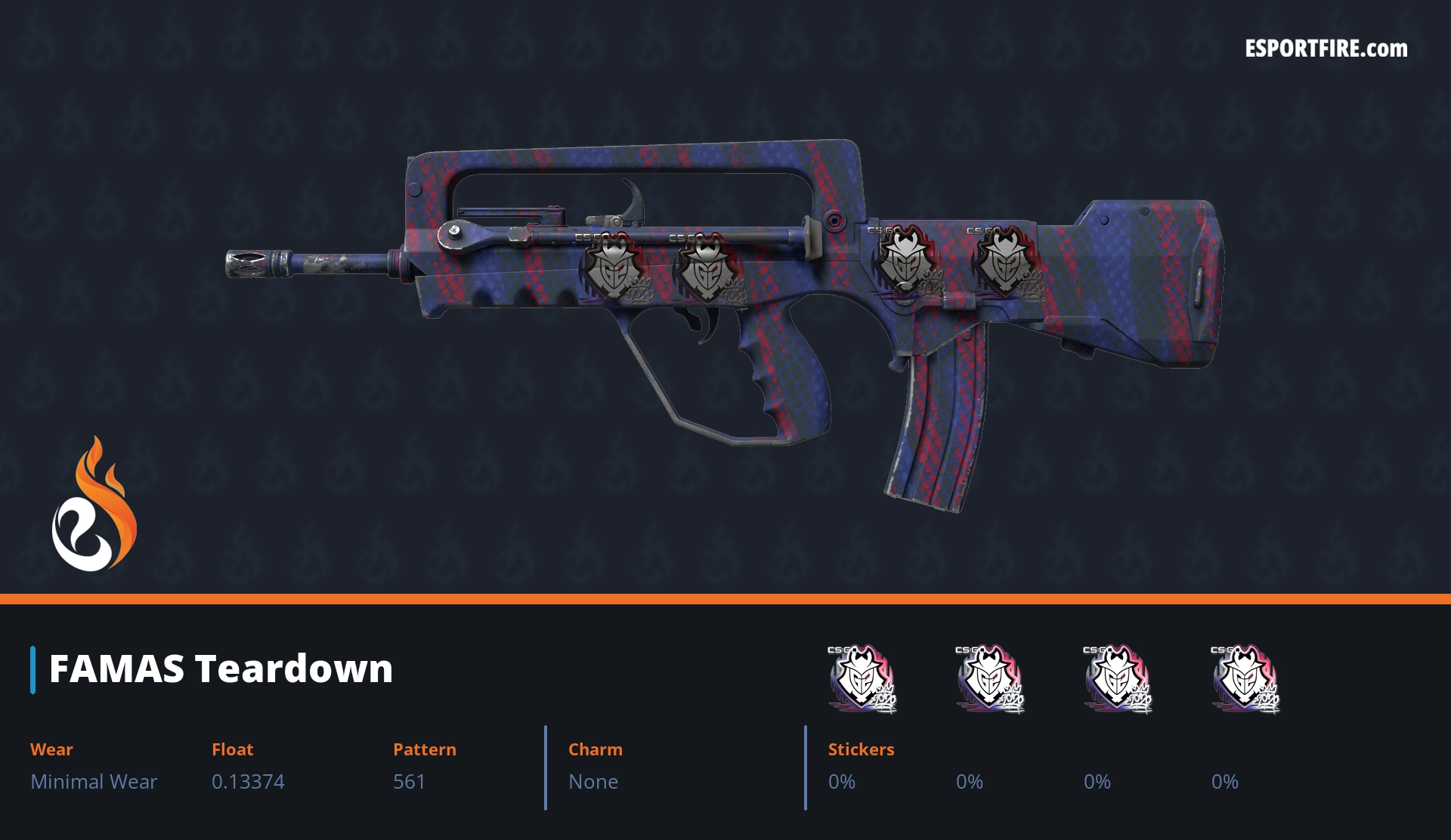The image size is (1451, 840).
Task: Open the ESPORTFIRE.com site link
Action: click(1326, 49)
